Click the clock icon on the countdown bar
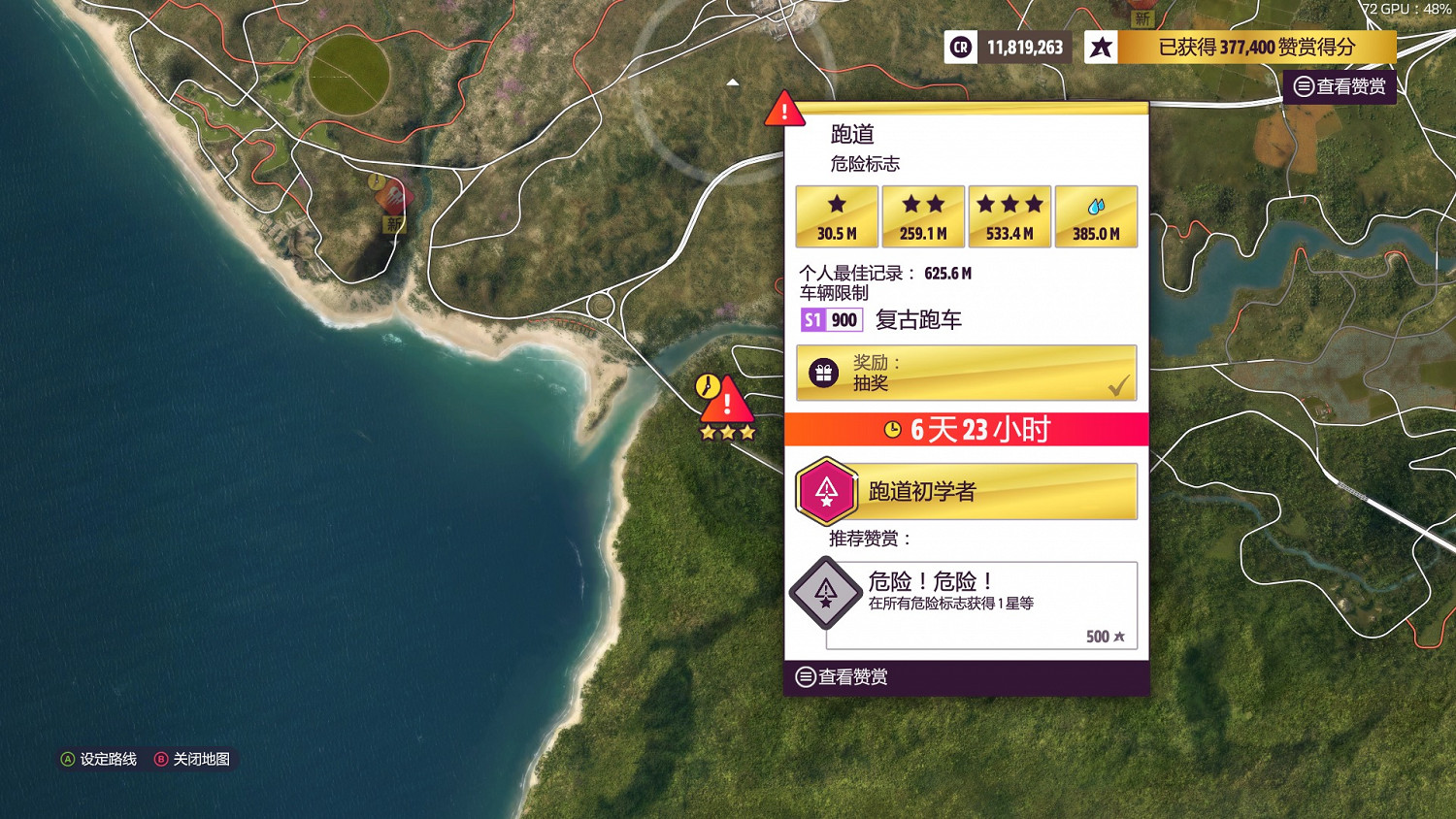The width and height of the screenshot is (1456, 819). pos(892,429)
